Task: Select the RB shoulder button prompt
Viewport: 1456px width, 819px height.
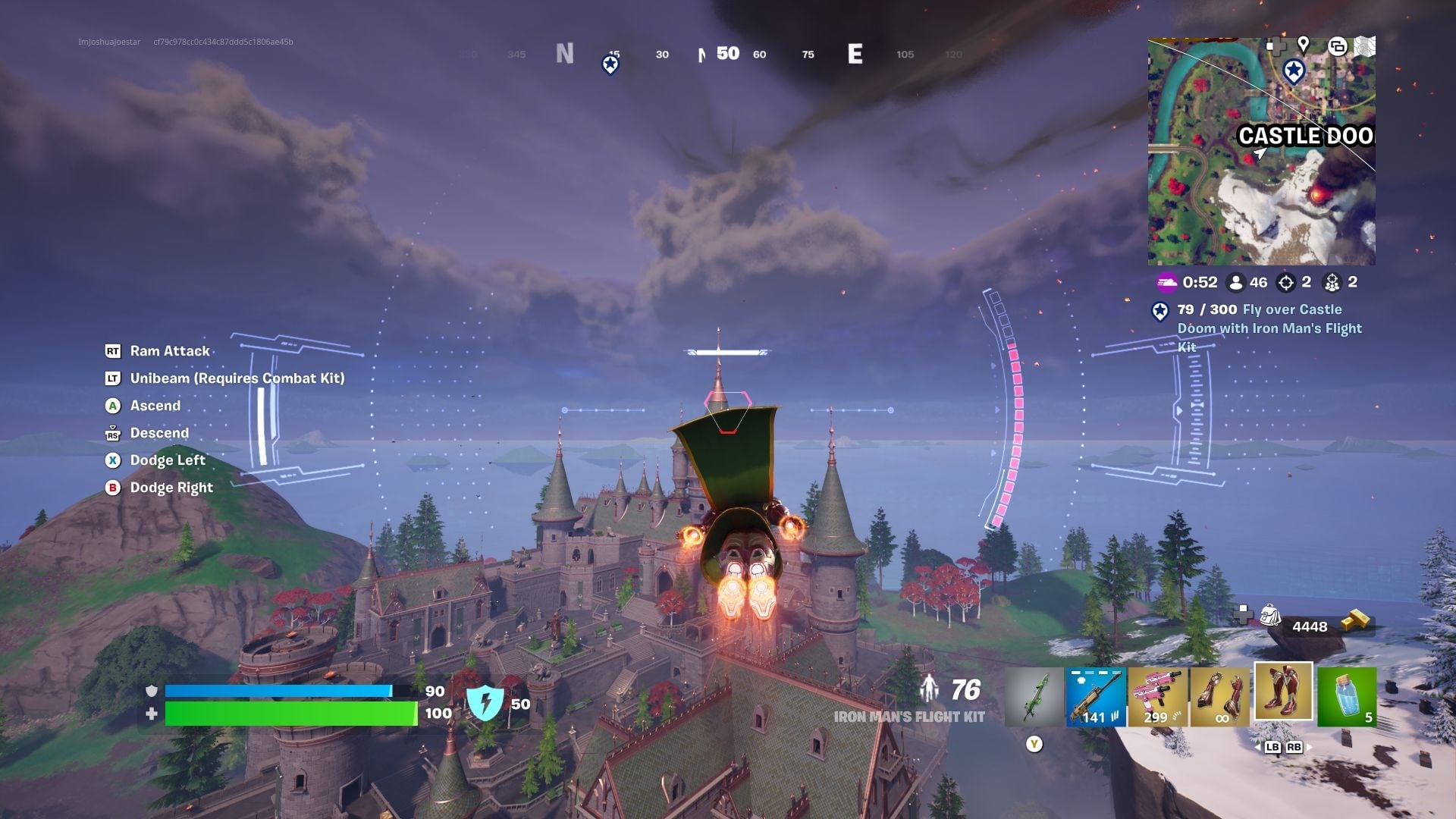Action: click(1294, 747)
